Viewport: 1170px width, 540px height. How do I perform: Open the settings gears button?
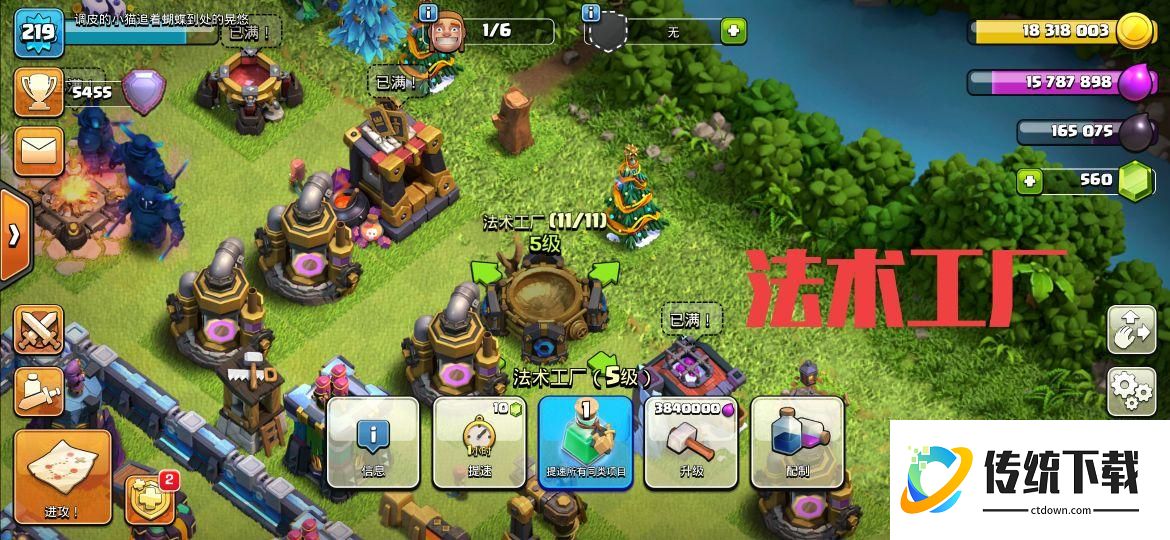coord(1132,392)
